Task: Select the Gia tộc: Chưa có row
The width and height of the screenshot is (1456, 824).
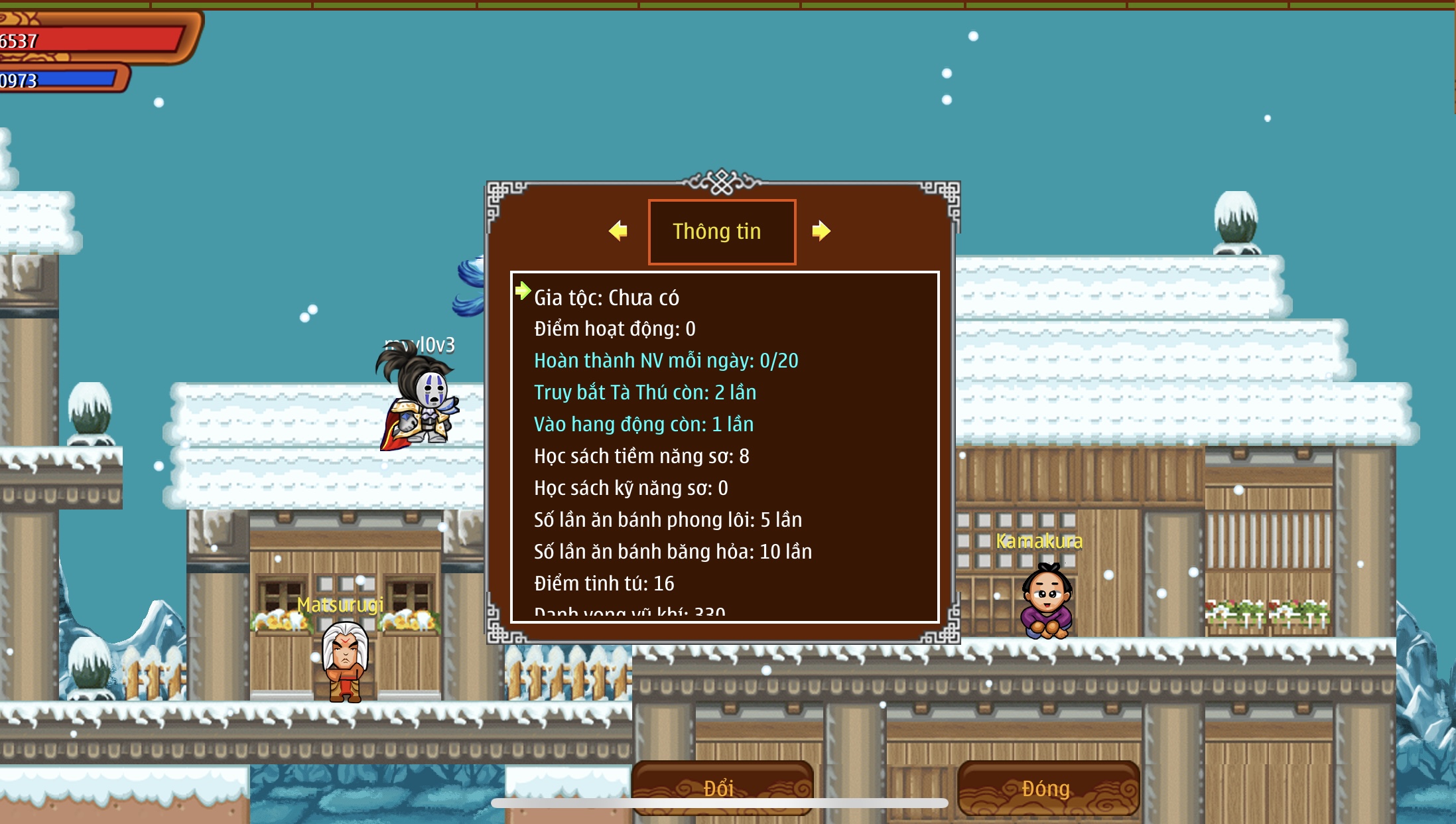Action: coord(606,298)
